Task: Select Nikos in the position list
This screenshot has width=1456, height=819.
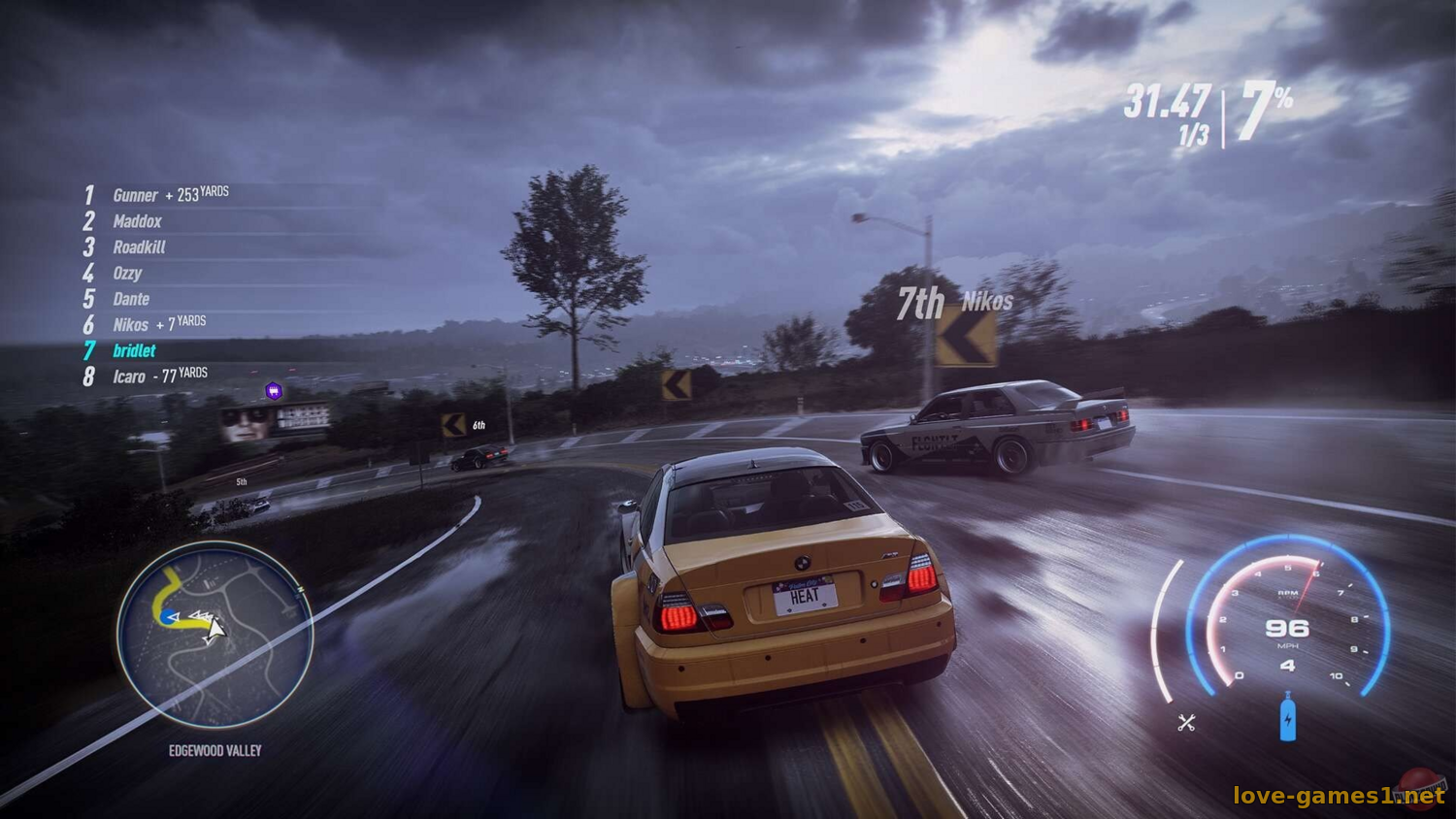Action: point(131,325)
